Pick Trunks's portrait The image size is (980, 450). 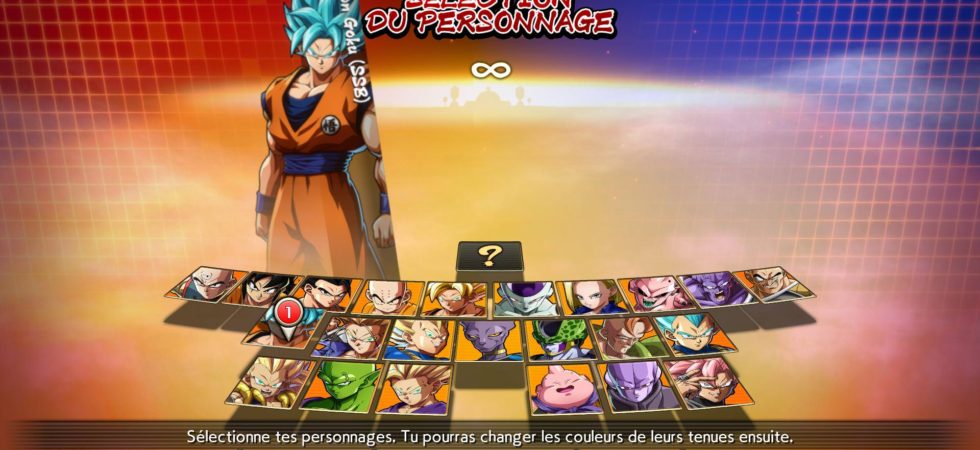(350, 337)
